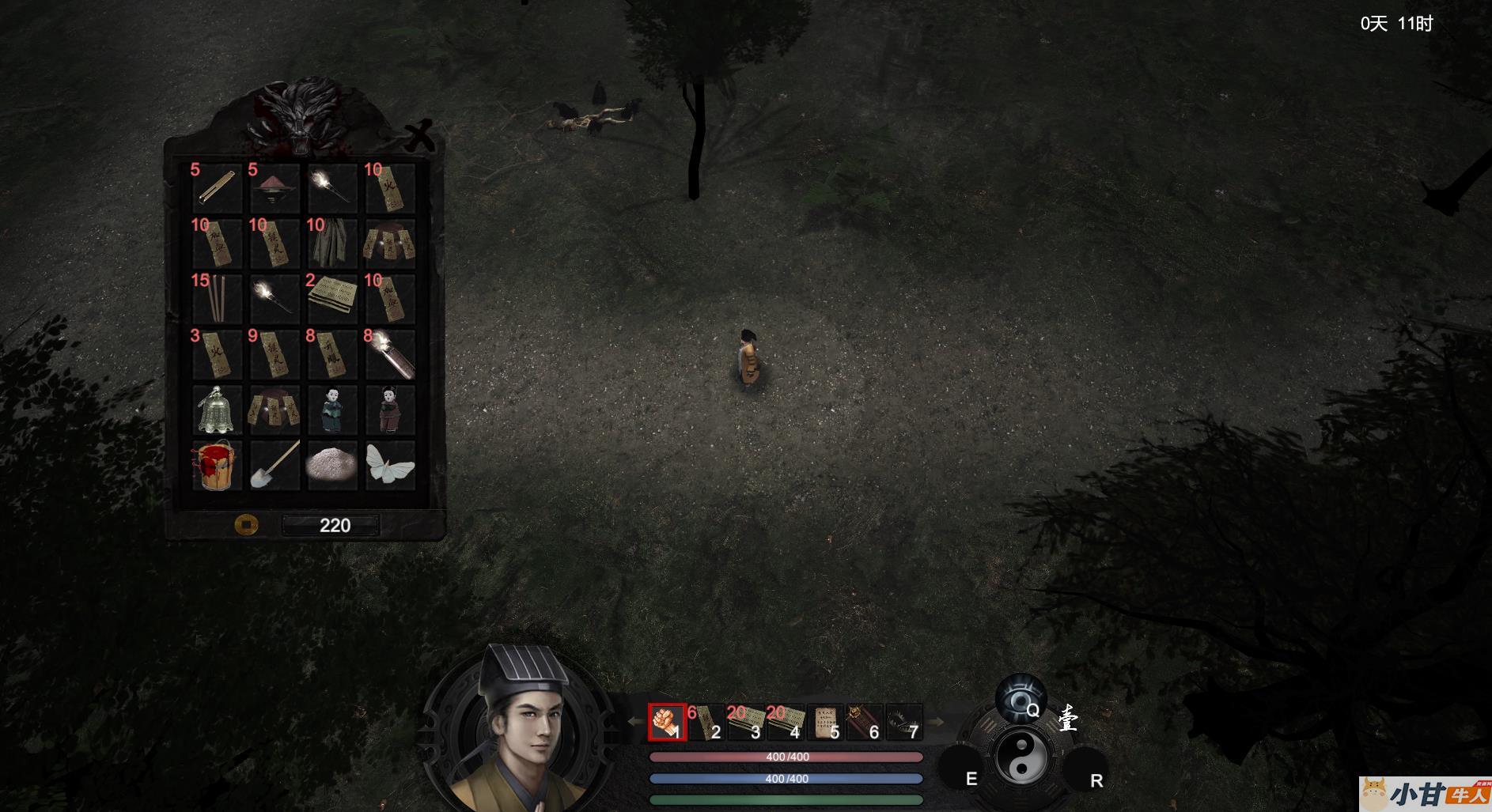Select the talisman in hotbar slot 2
This screenshot has height=812, width=1492.
706,722
